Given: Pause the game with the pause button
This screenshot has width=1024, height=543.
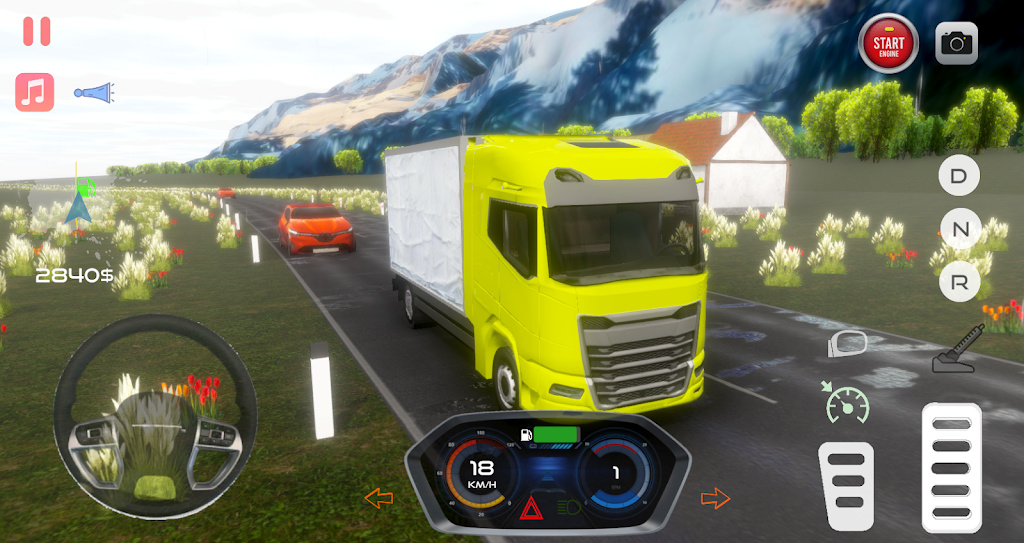Looking at the screenshot, I should point(37,31).
